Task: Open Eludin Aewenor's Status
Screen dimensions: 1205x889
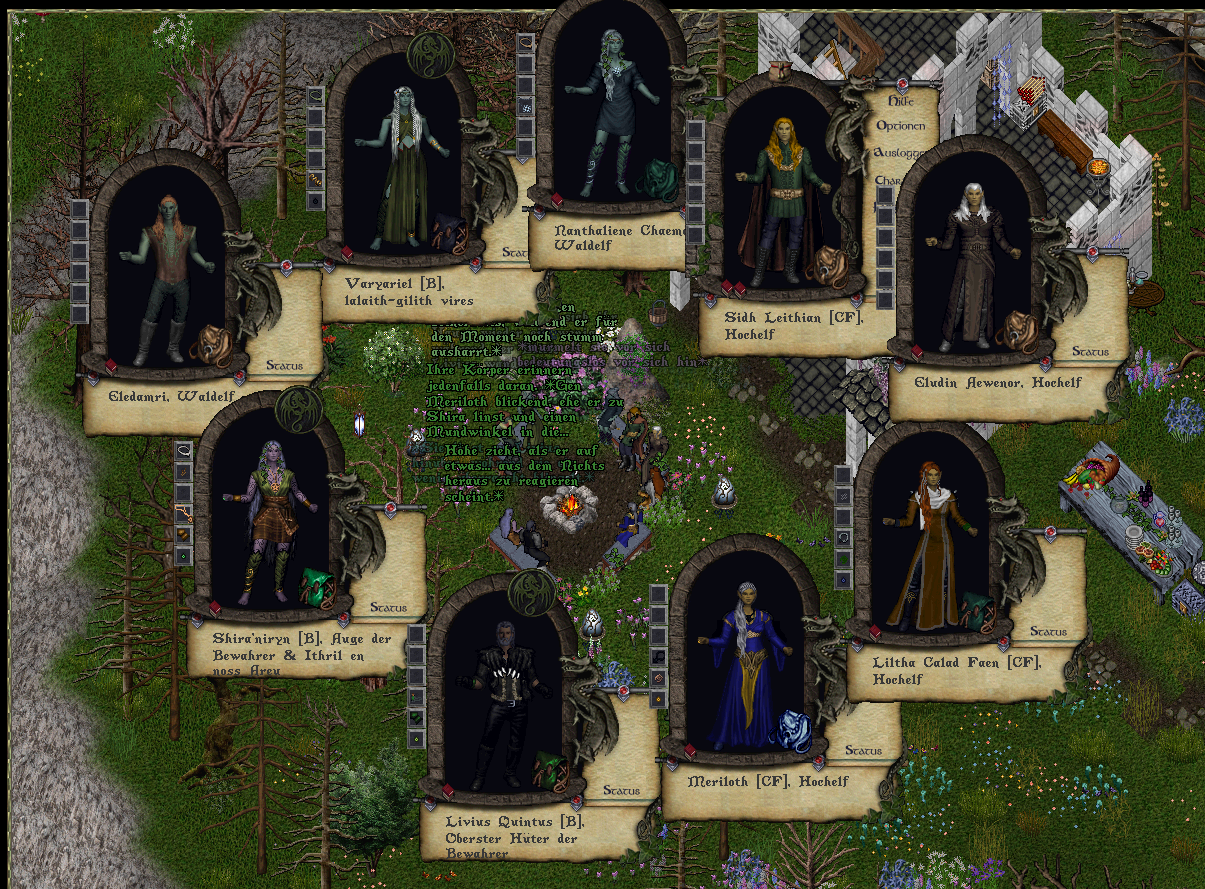Action: (1090, 352)
